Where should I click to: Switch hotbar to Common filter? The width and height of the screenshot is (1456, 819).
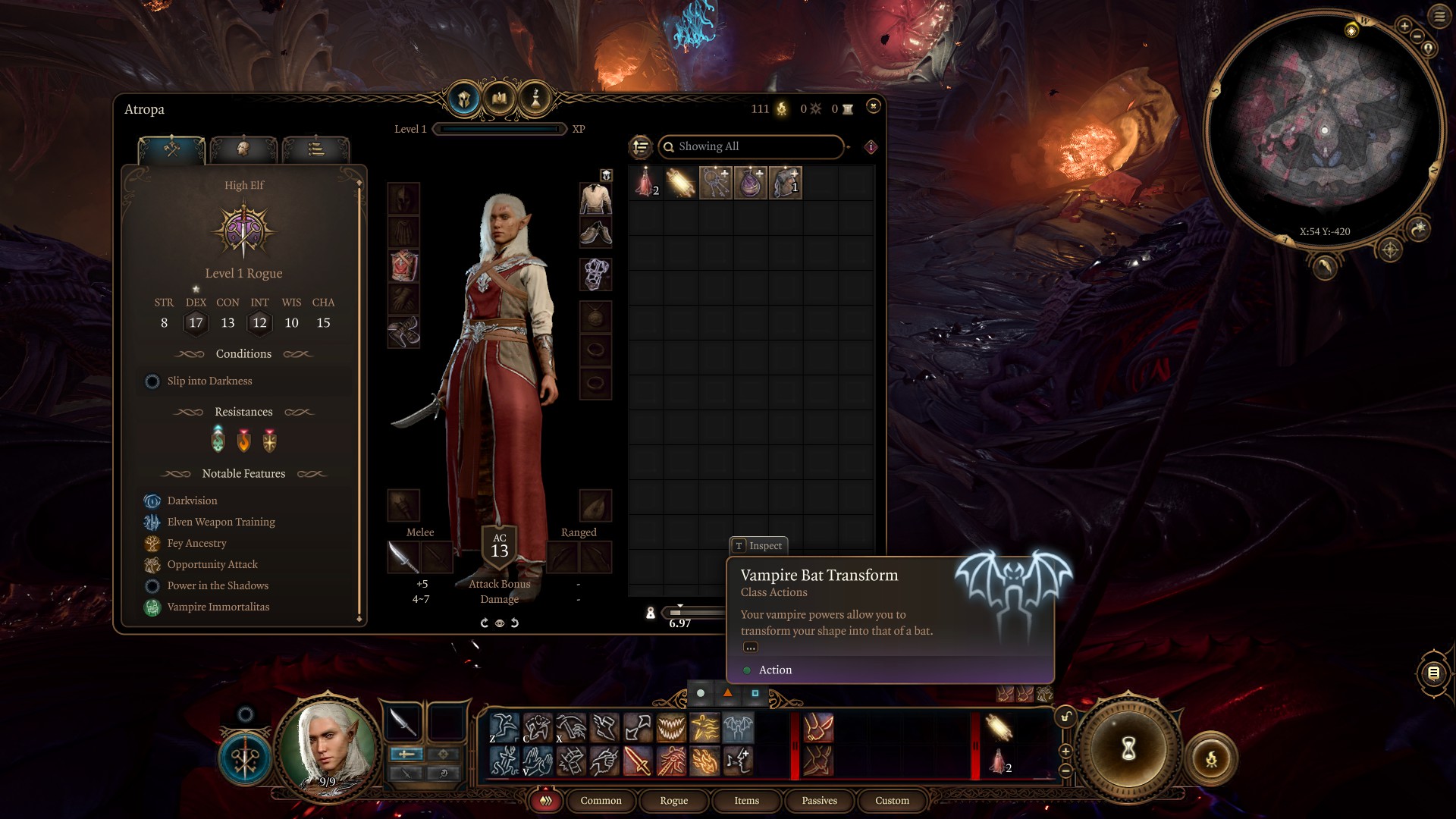(601, 801)
